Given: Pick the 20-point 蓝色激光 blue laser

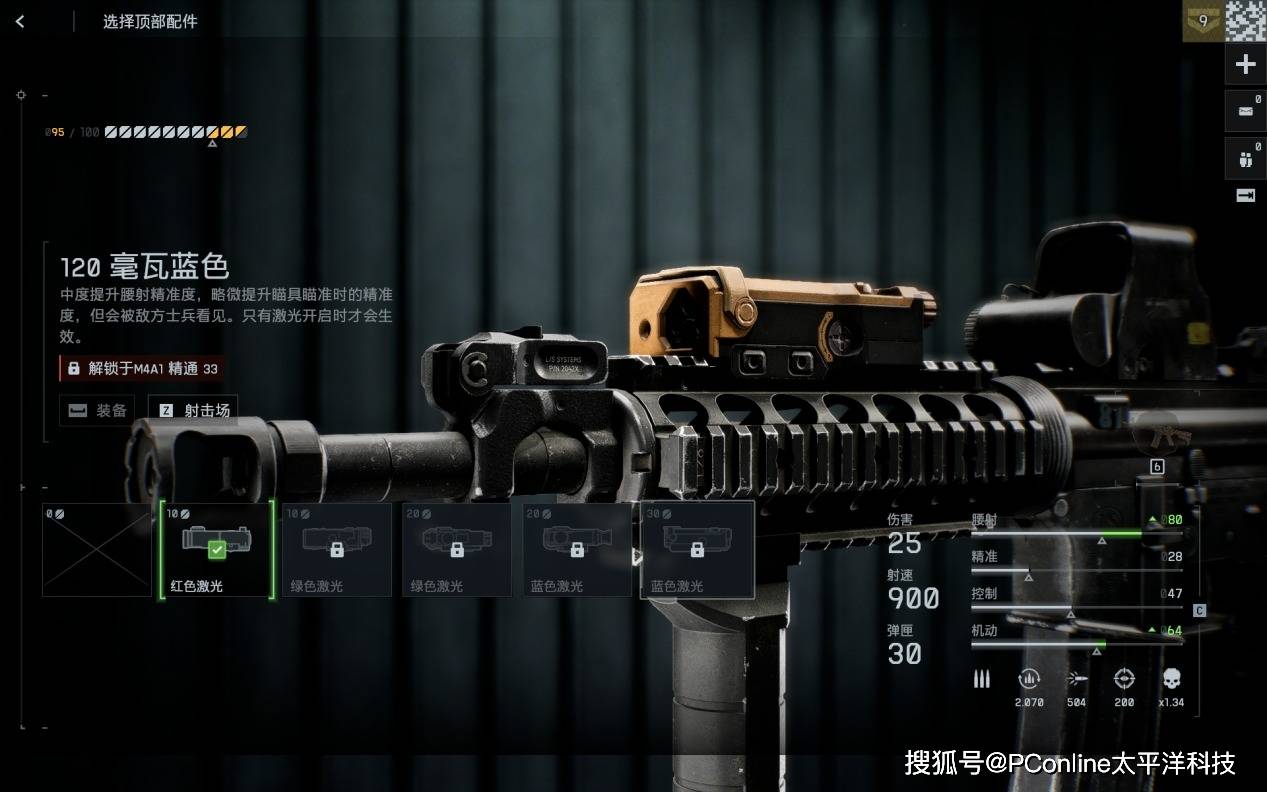Looking at the screenshot, I should click(x=577, y=550).
